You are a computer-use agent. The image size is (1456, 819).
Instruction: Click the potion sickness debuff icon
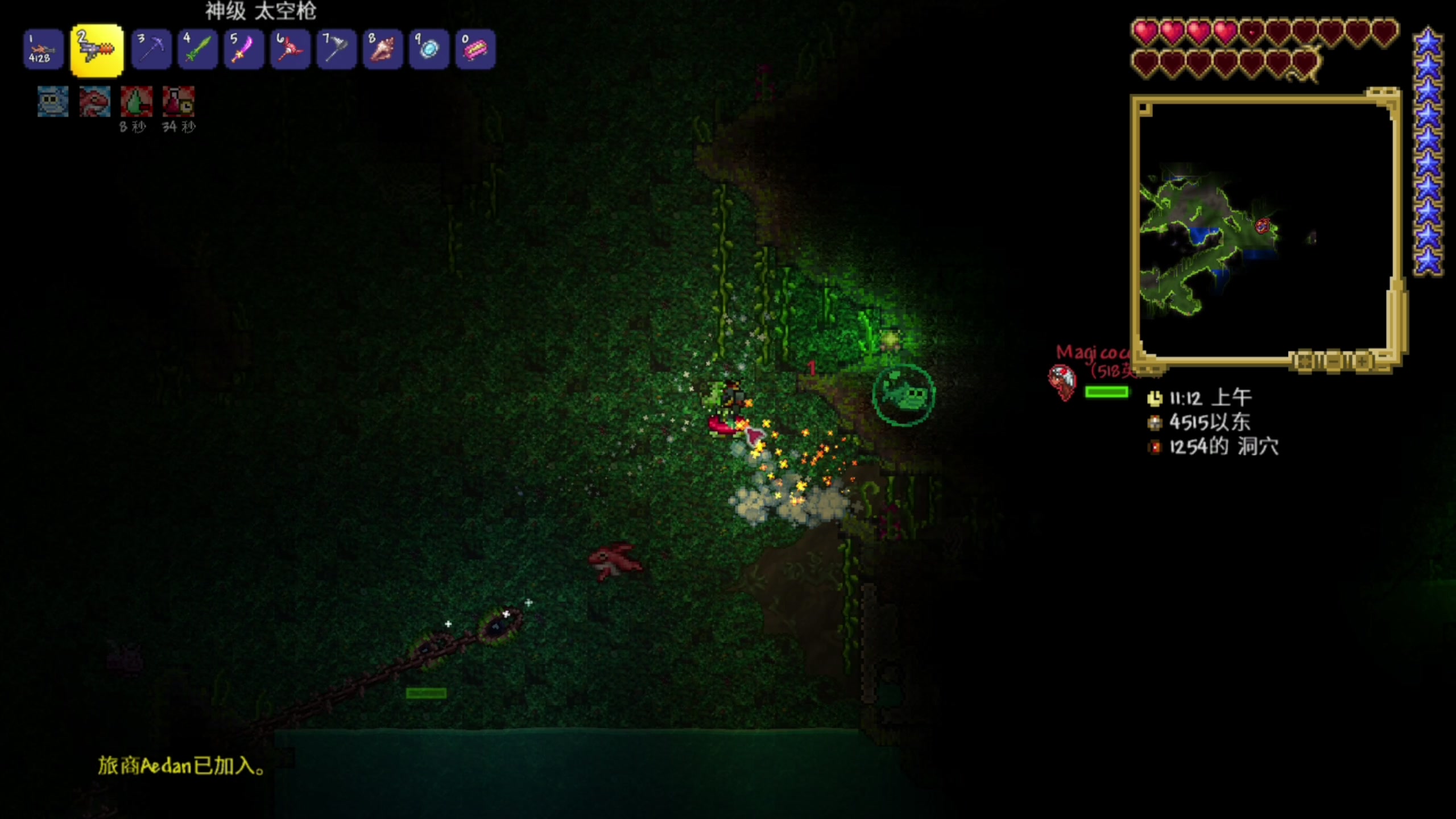(179, 102)
